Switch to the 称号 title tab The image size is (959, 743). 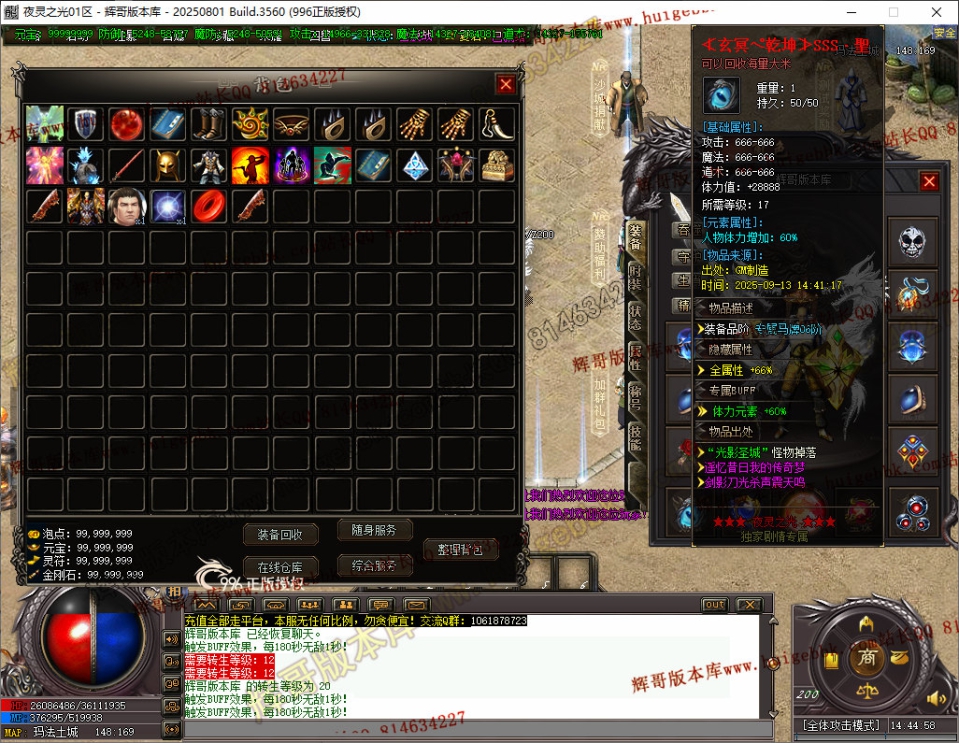[x=635, y=397]
